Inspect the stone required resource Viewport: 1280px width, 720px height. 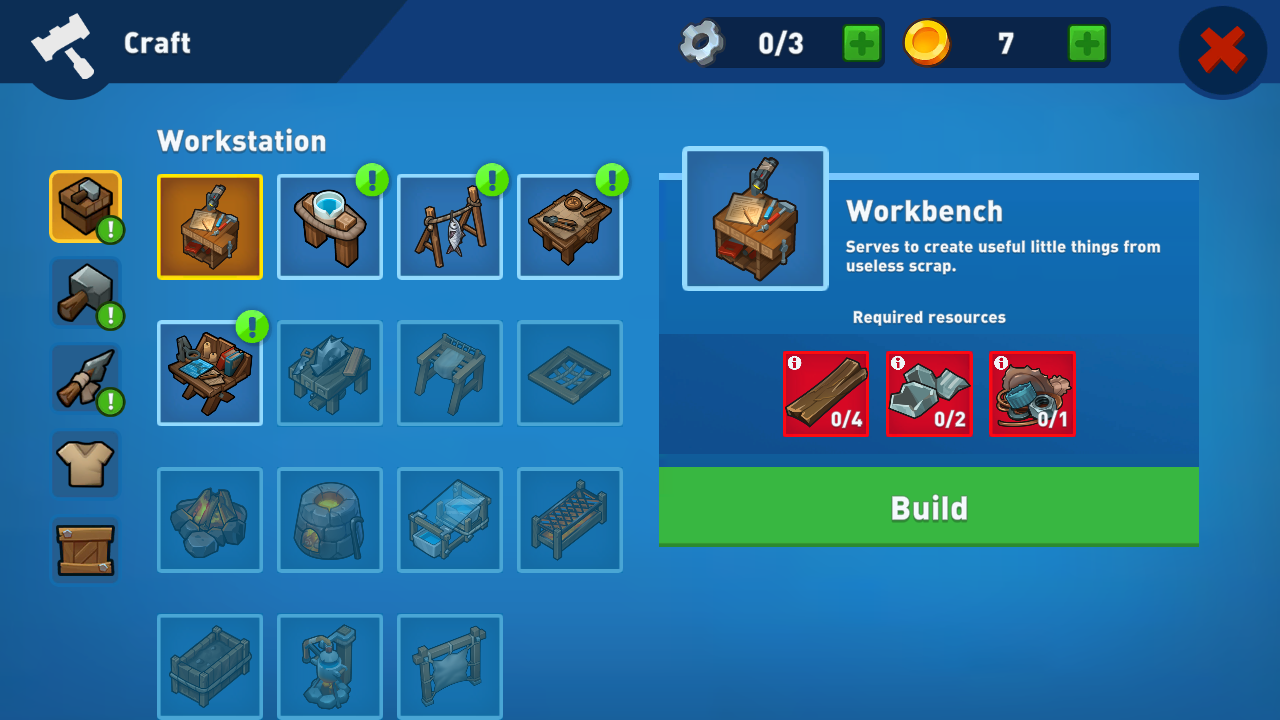[x=929, y=394]
